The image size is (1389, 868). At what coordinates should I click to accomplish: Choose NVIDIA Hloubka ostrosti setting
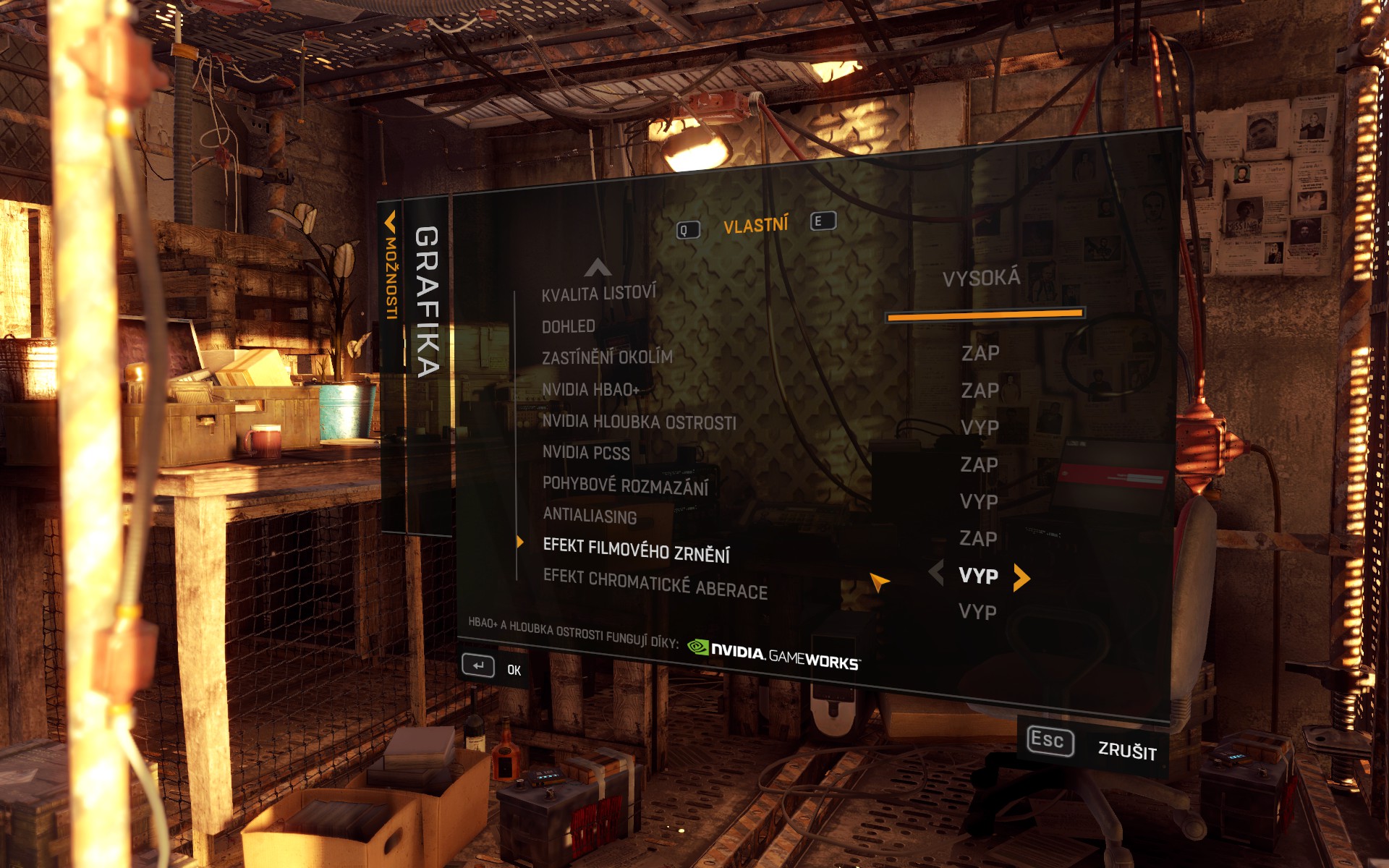point(639,422)
